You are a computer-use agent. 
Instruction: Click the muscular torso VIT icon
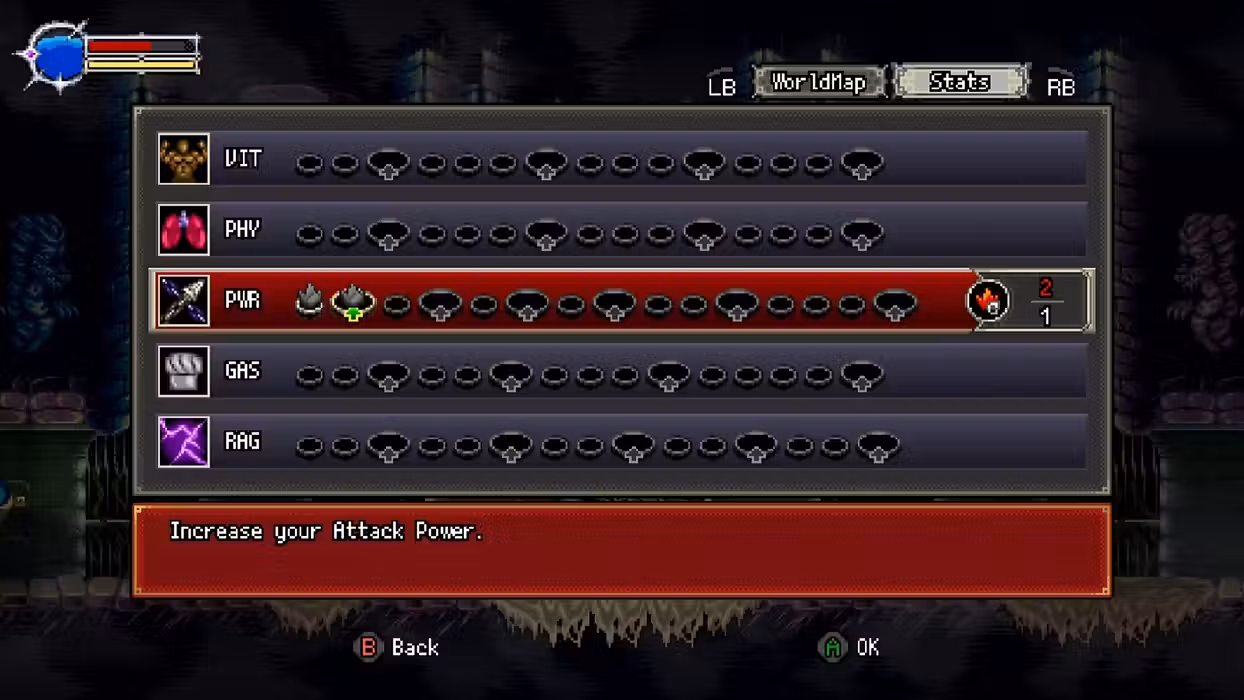pyautogui.click(x=184, y=159)
